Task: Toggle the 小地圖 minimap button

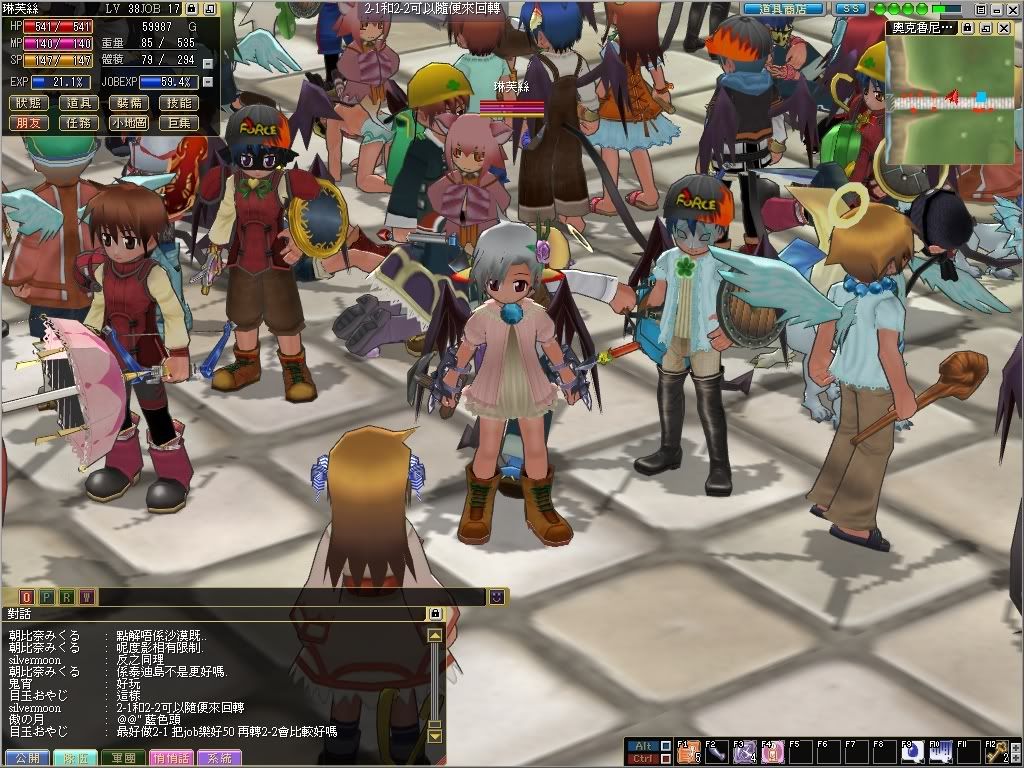Action: (x=128, y=123)
